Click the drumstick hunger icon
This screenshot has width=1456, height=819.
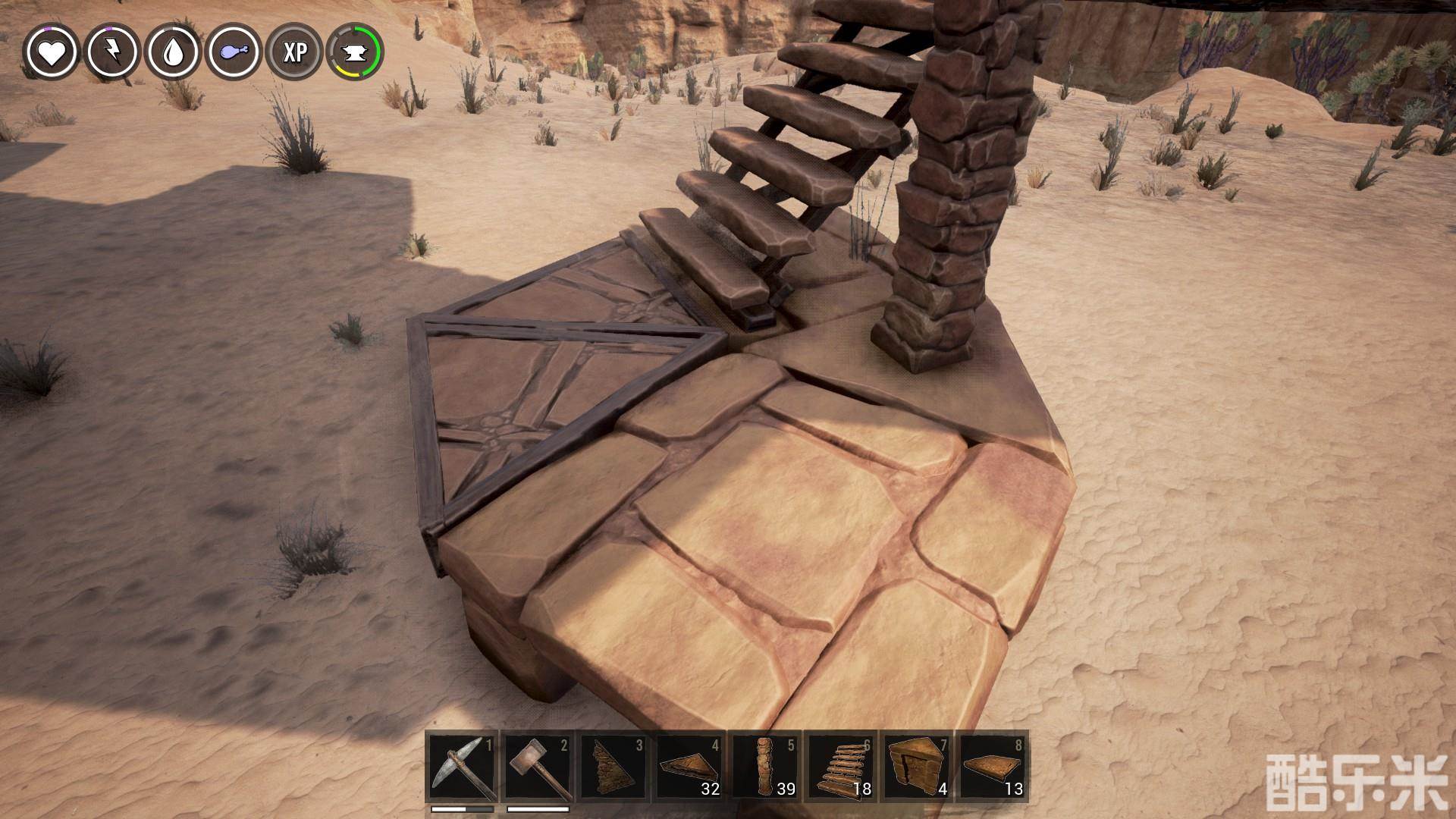pos(234,52)
